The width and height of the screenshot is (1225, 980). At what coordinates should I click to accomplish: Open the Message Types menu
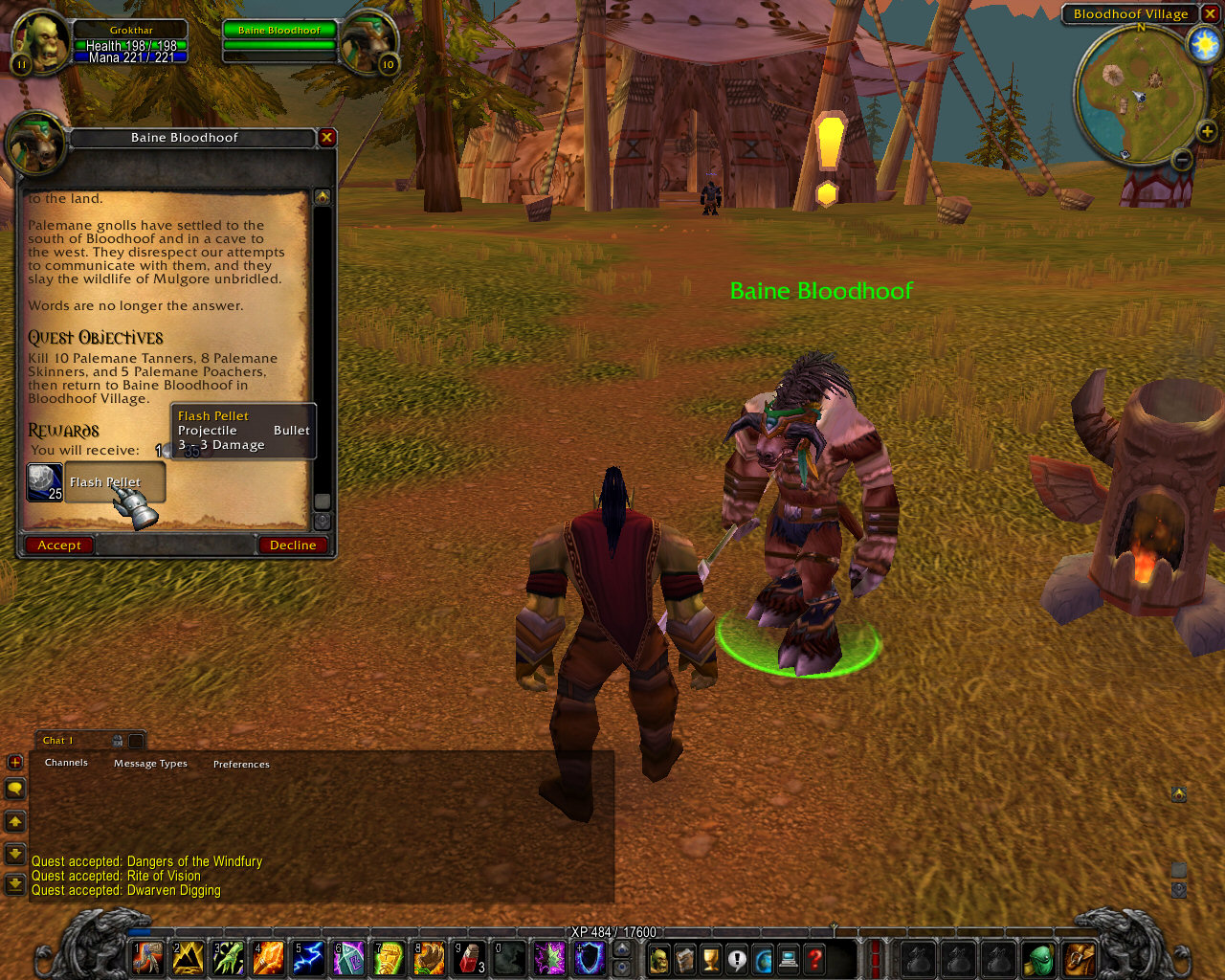click(150, 763)
